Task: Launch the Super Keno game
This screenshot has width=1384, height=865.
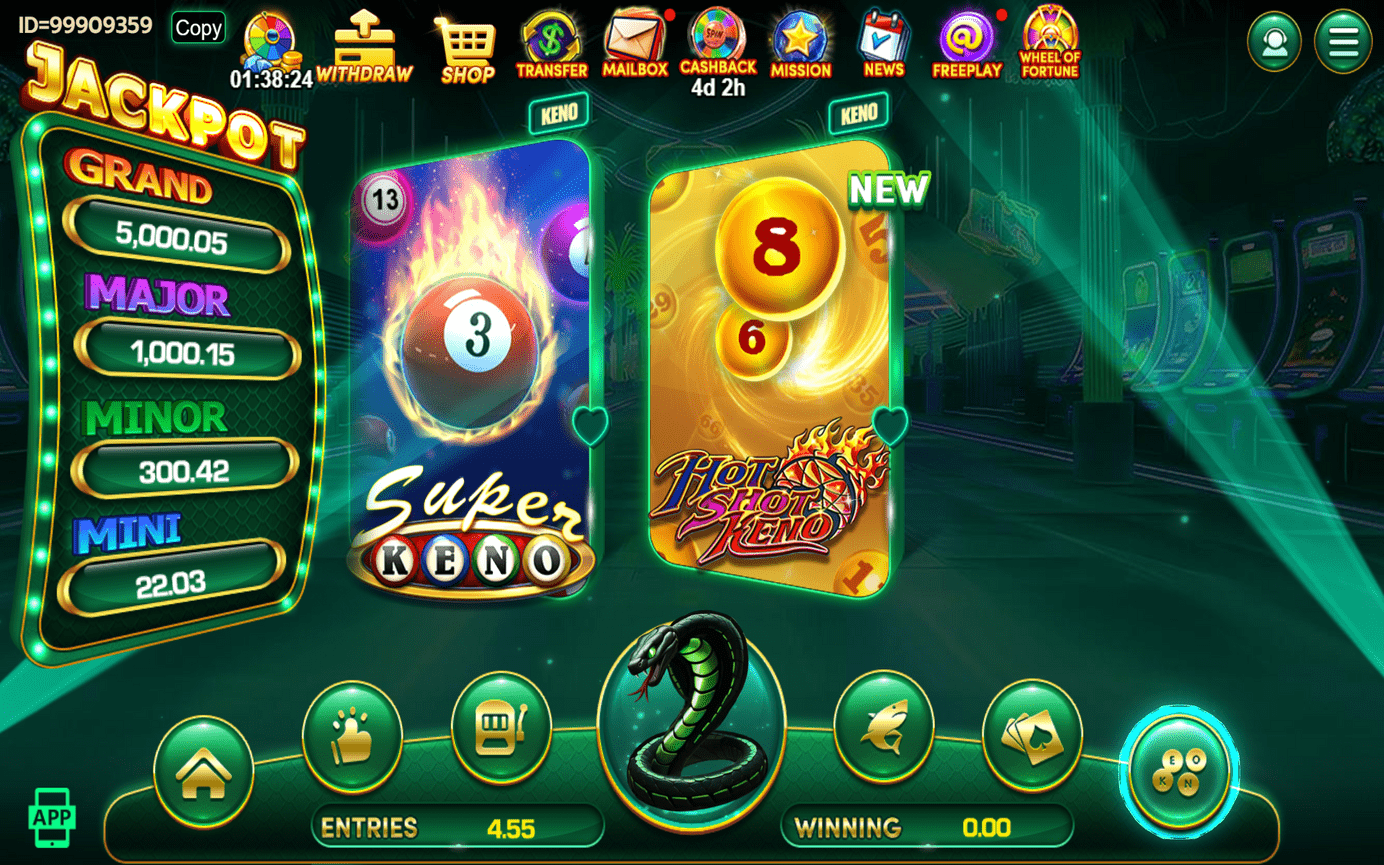Action: [x=470, y=370]
